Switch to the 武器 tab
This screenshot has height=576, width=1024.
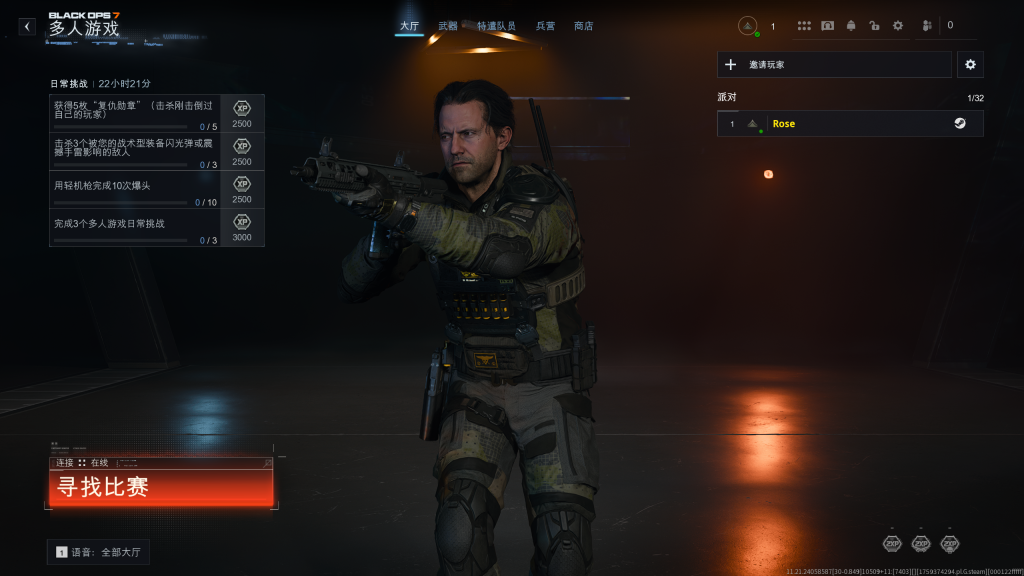[x=448, y=26]
